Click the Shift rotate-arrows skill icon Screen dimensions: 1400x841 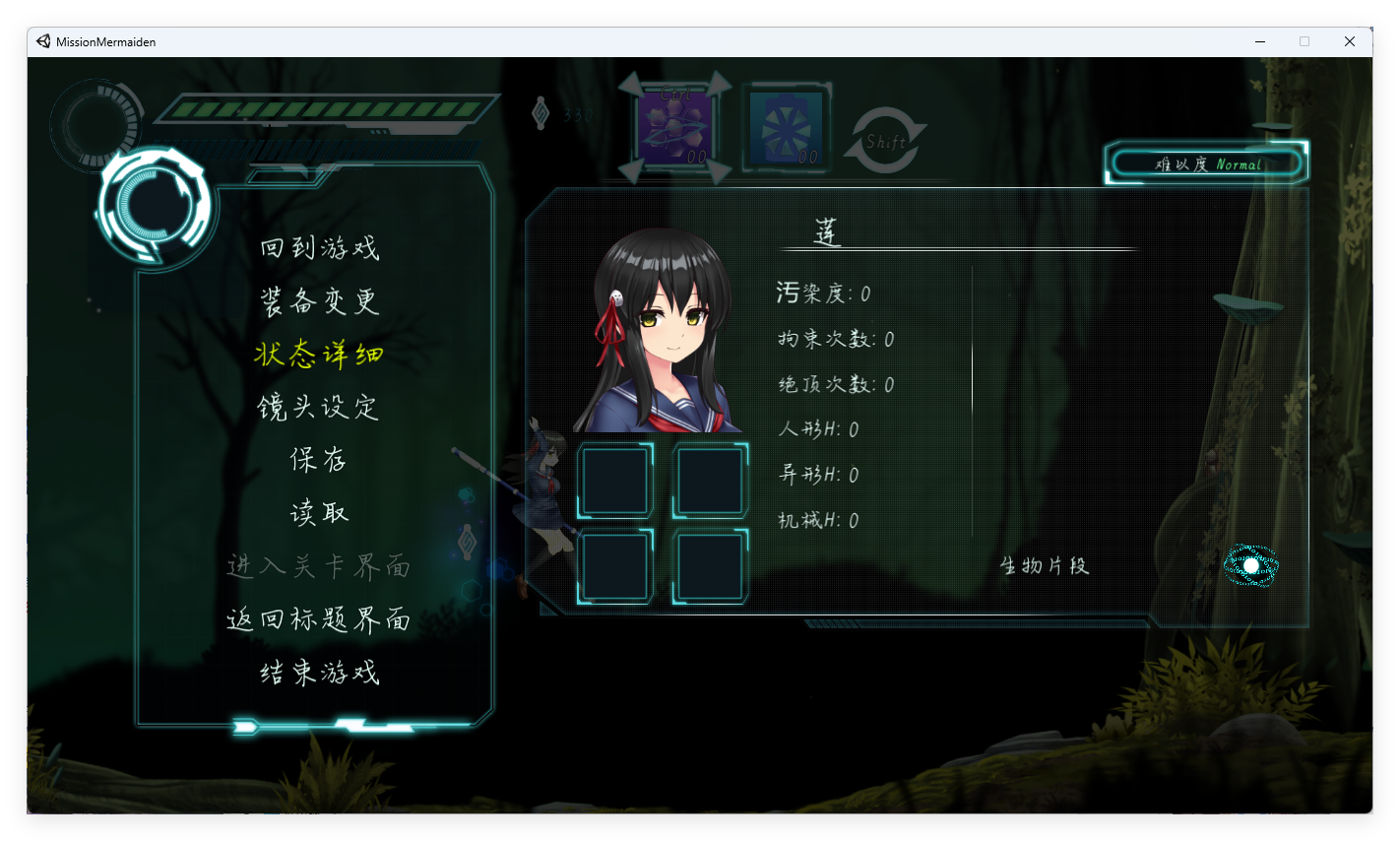[885, 138]
